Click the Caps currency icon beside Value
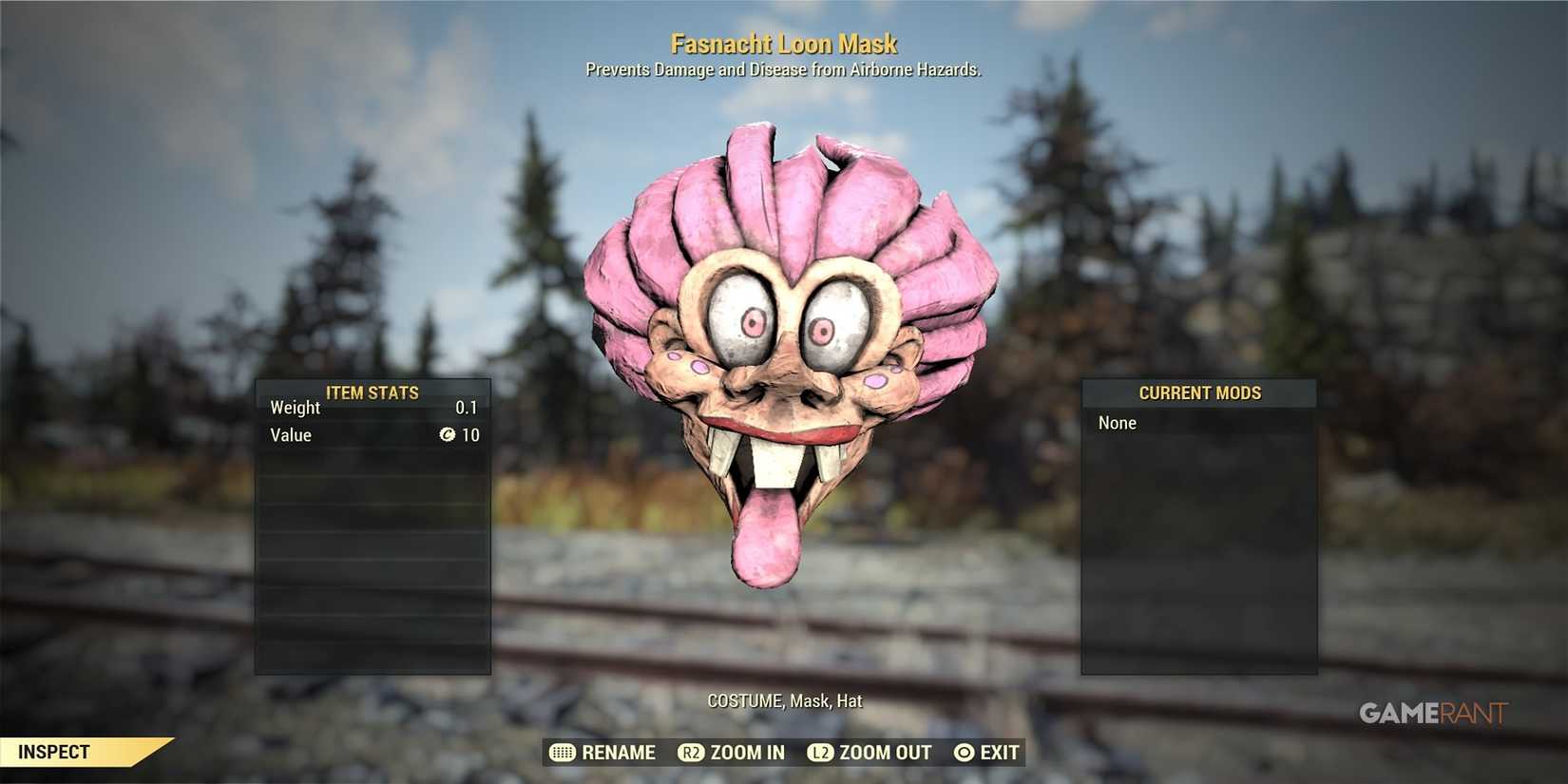 [x=447, y=435]
